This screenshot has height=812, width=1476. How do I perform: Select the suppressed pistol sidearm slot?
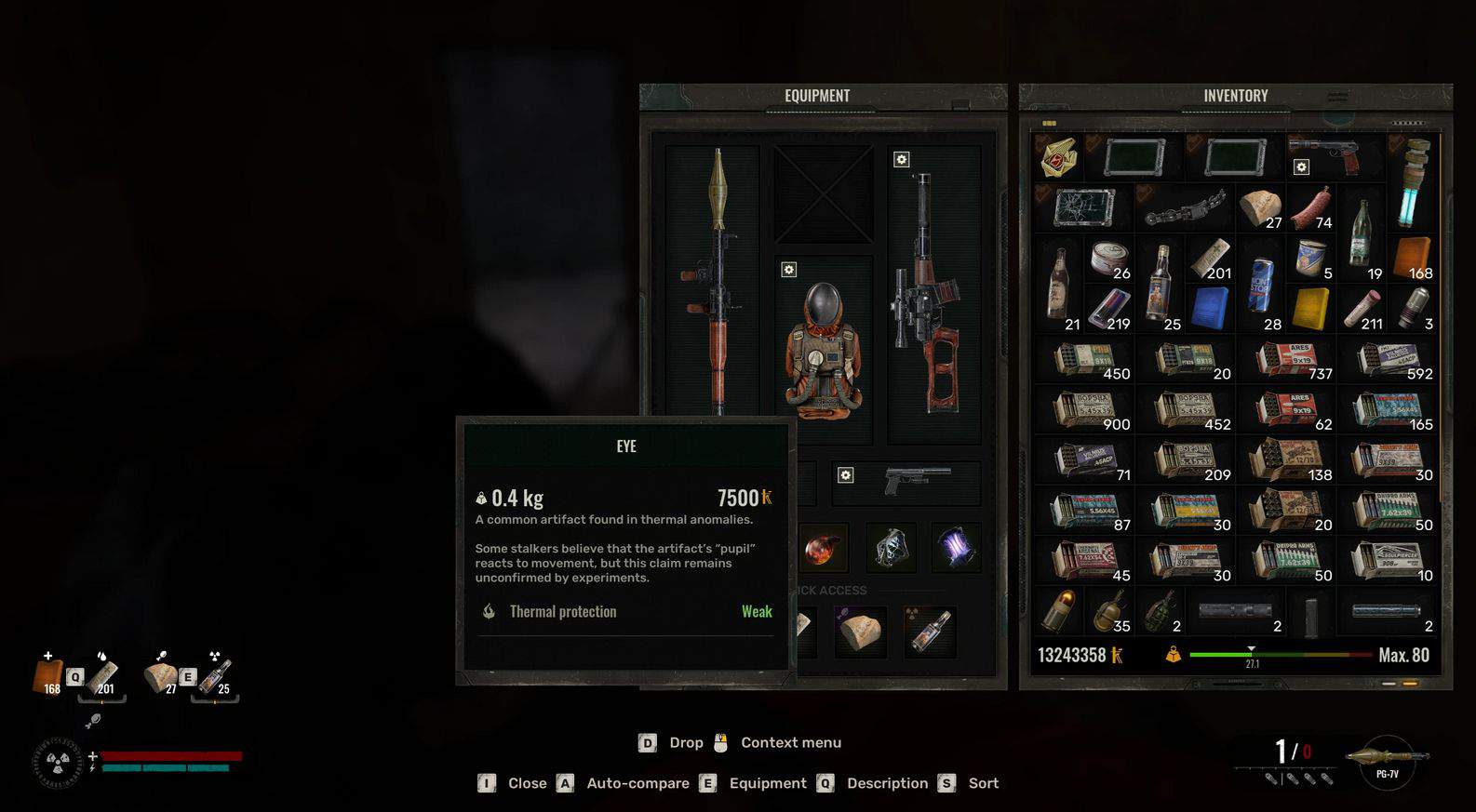coord(915,482)
